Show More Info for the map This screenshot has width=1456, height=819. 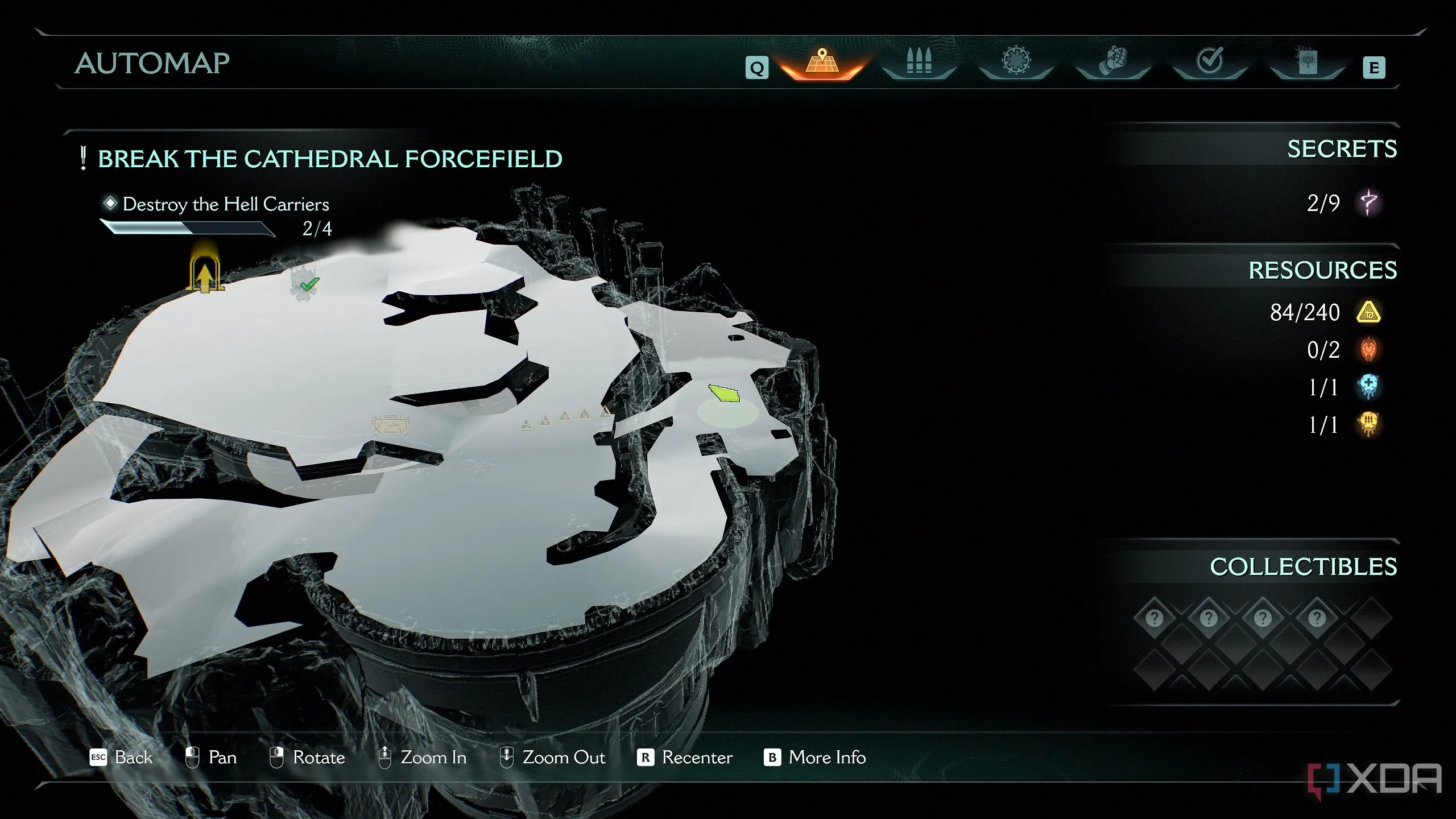[815, 758]
